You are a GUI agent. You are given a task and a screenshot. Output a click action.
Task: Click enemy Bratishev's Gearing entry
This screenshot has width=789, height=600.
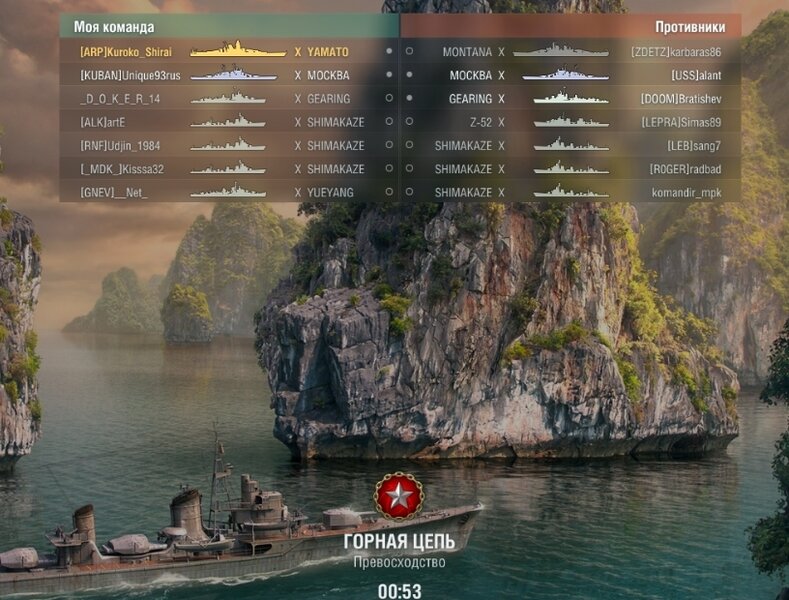point(571,99)
